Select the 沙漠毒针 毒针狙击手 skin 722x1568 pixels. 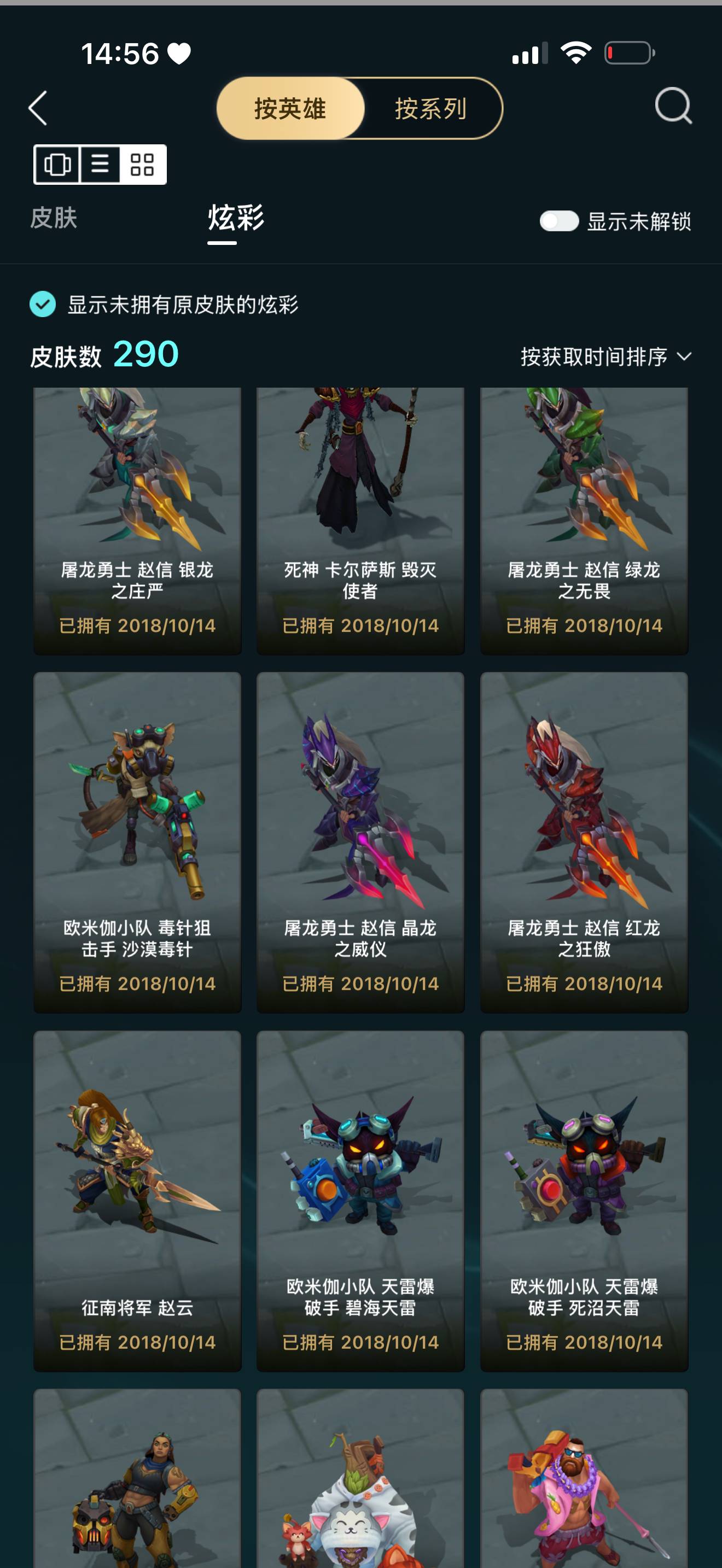click(x=136, y=840)
